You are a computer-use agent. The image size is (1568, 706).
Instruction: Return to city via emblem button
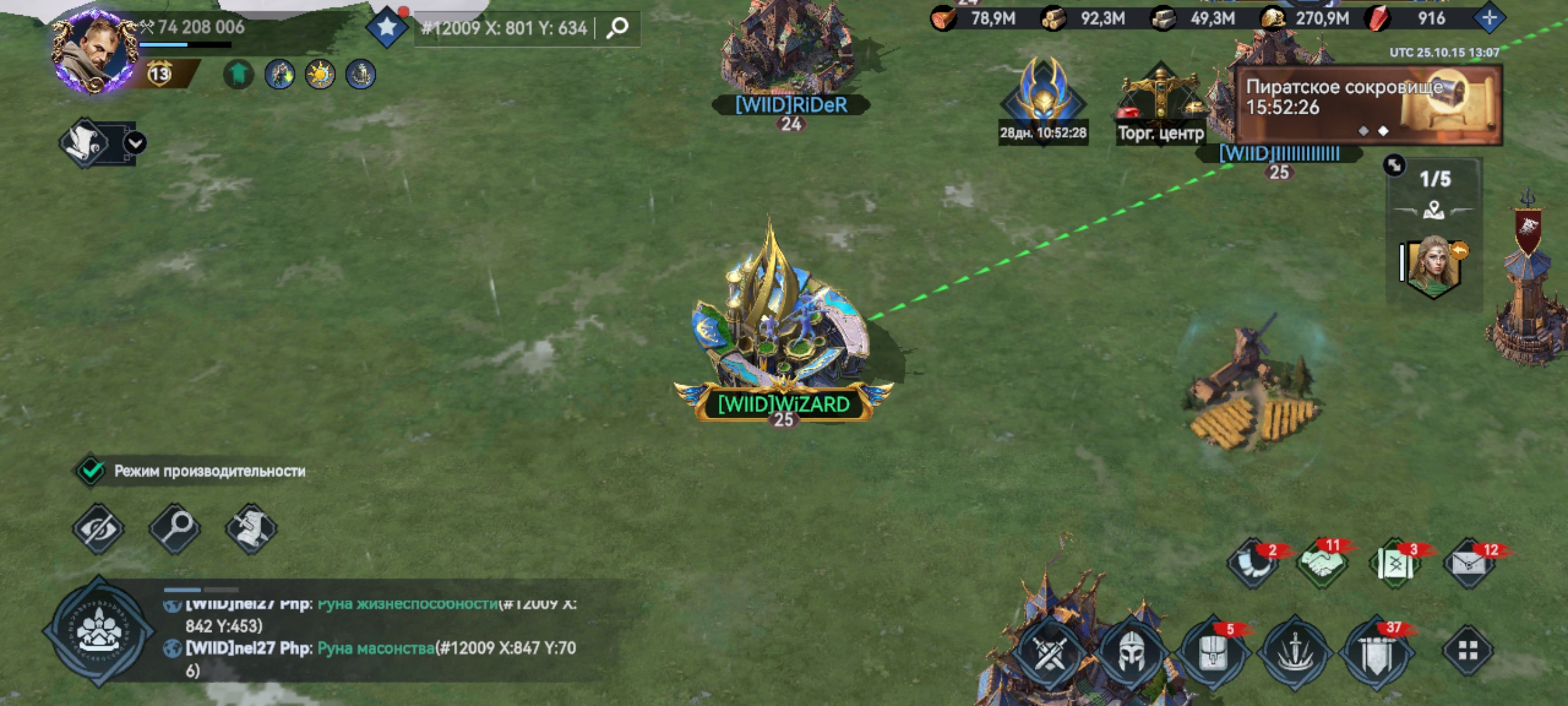click(x=99, y=631)
